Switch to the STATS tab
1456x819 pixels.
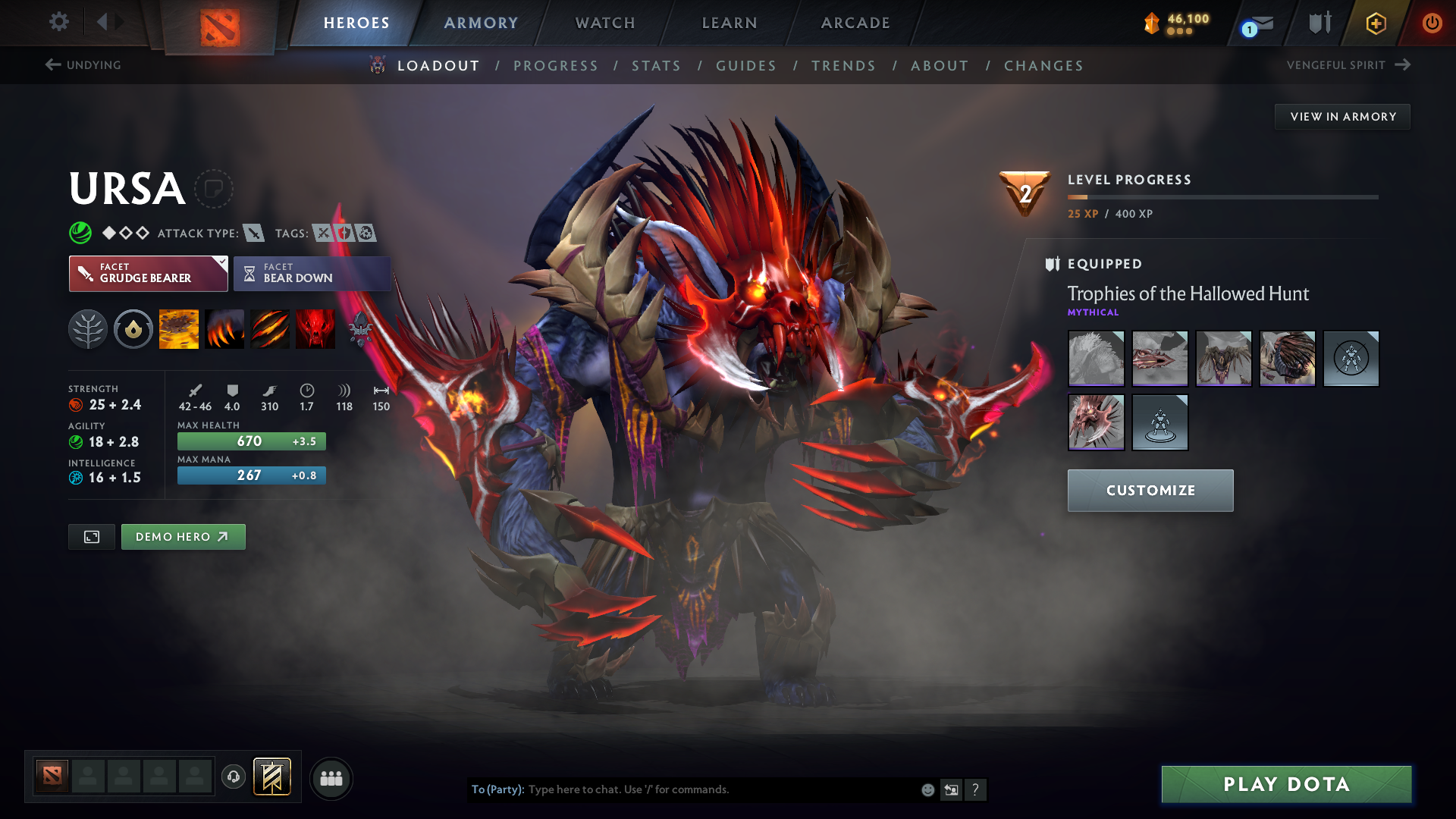[656, 66]
